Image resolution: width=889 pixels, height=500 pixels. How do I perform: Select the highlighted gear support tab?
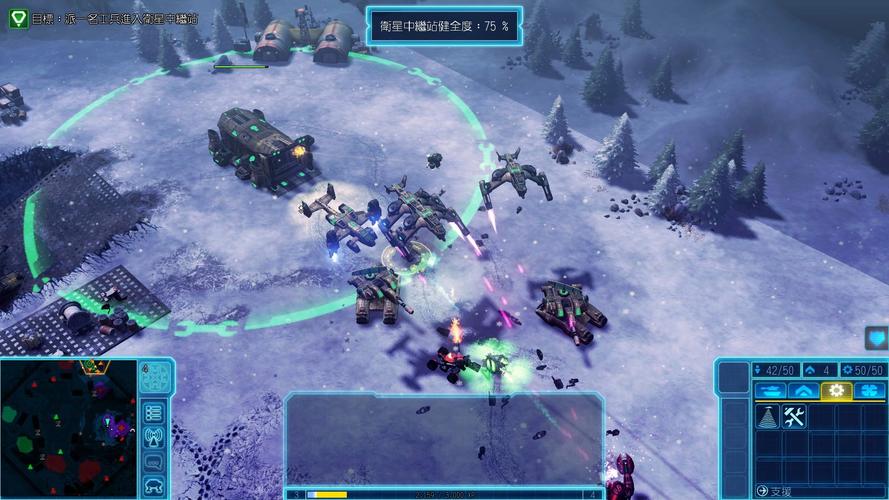(x=836, y=391)
